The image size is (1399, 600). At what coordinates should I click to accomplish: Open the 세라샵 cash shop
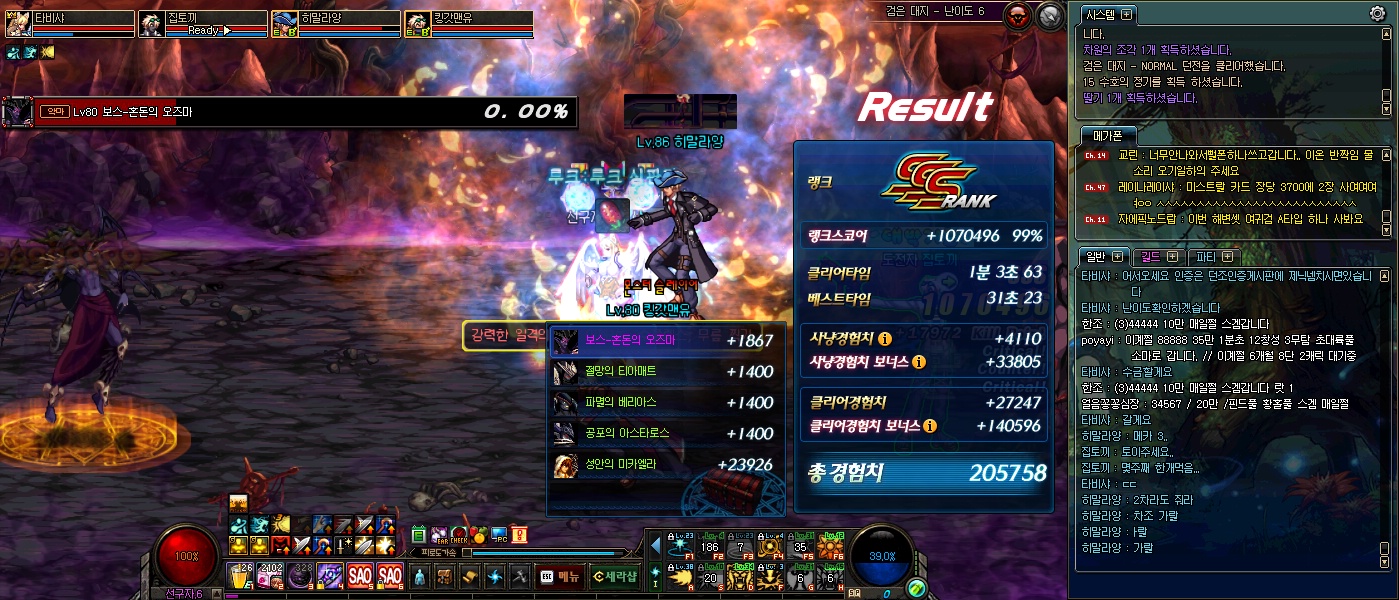(613, 575)
